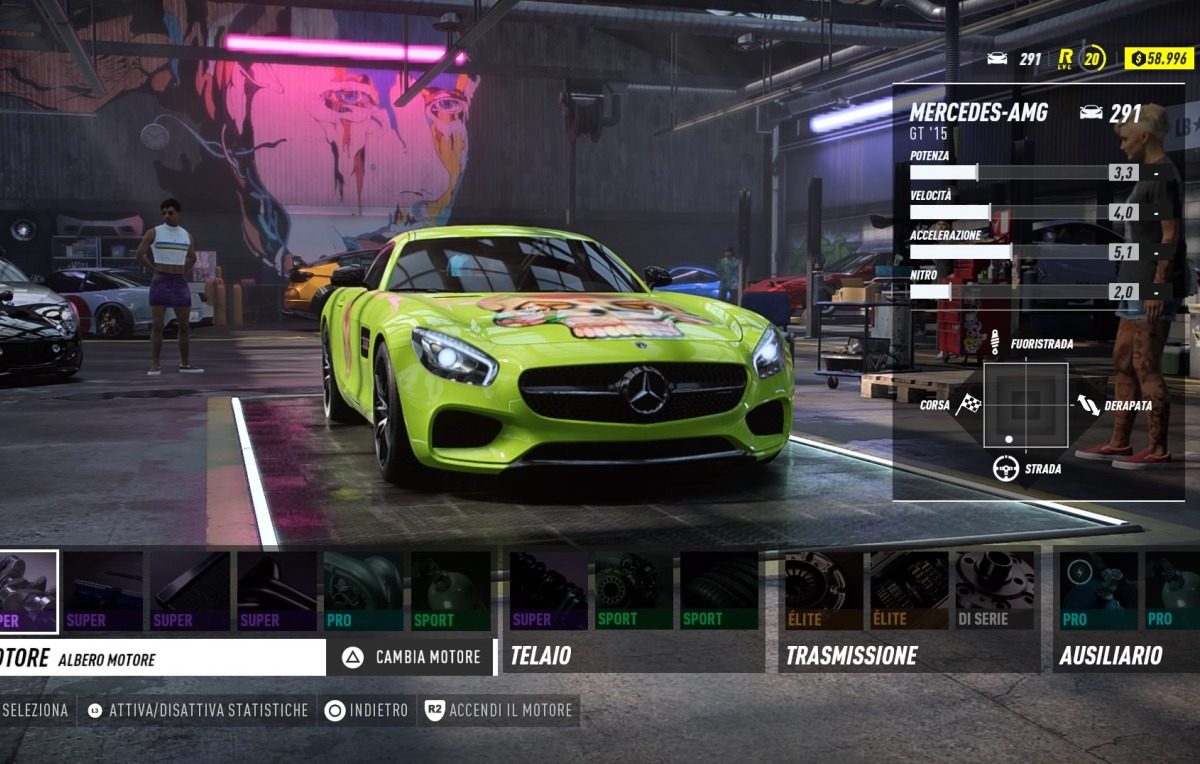Pick the Di Serie differential part
This screenshot has height=764, width=1200.
993,591
